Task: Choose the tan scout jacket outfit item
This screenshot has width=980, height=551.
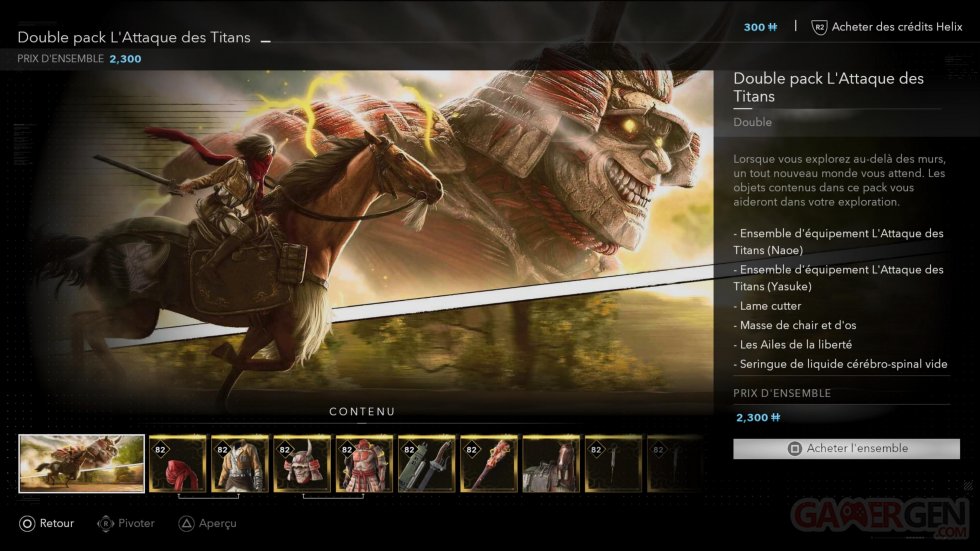Action: click(x=240, y=463)
